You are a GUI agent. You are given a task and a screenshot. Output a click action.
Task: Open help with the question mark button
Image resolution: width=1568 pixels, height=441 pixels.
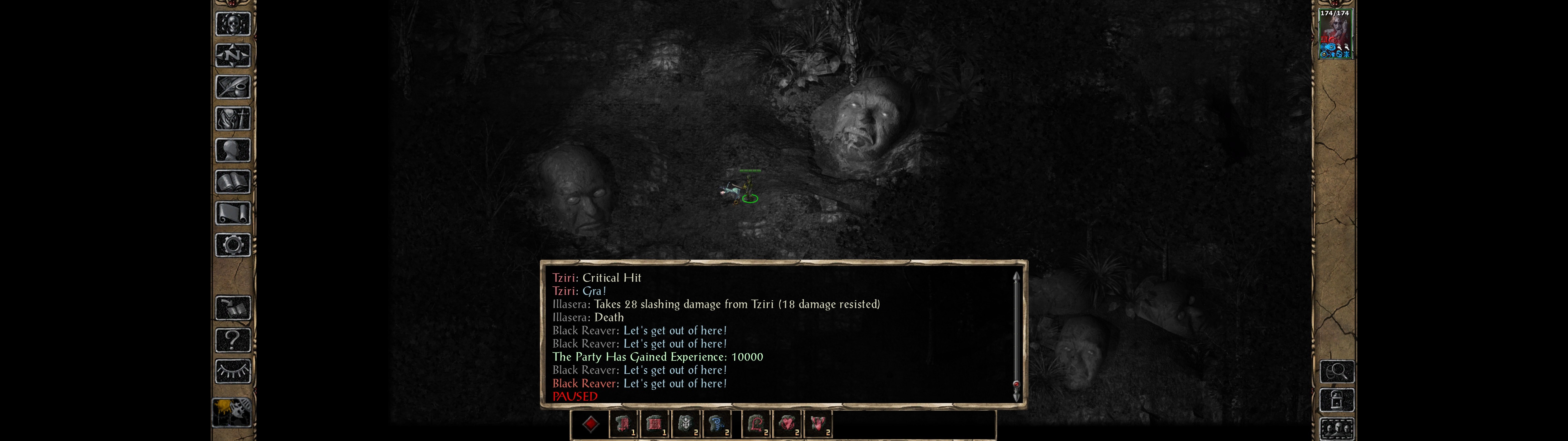click(232, 340)
